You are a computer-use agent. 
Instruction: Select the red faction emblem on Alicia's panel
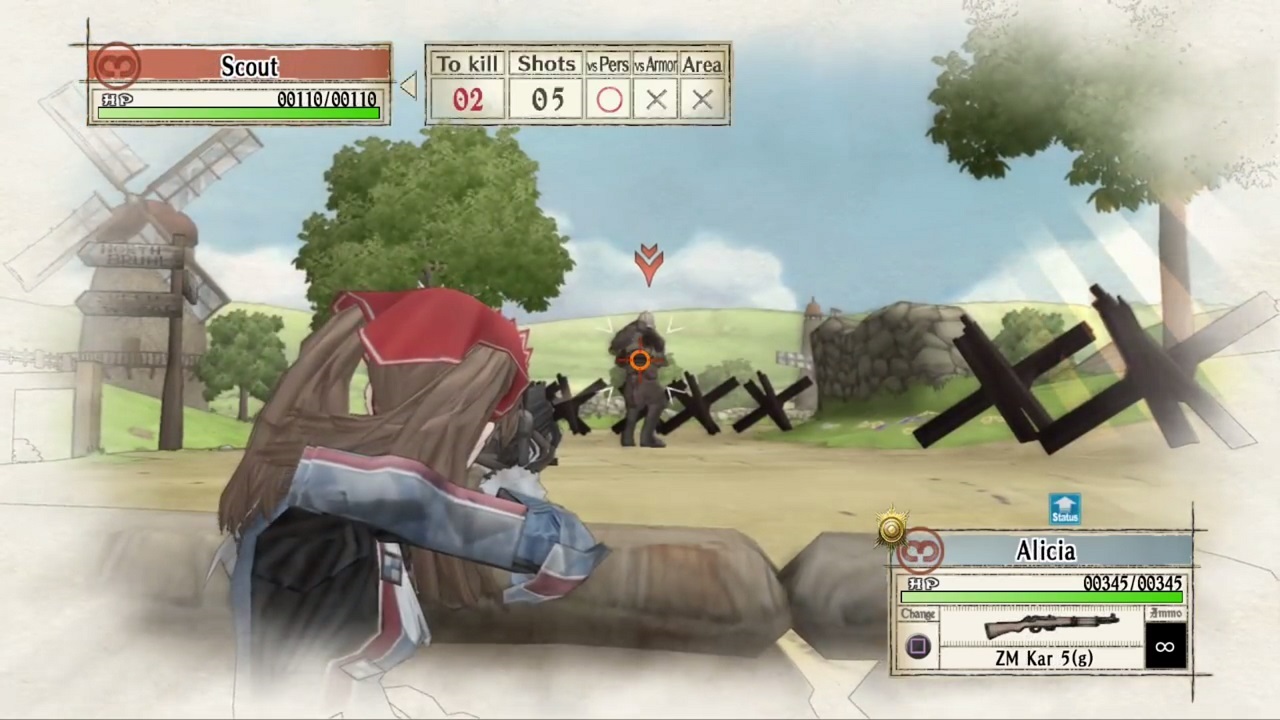(920, 550)
